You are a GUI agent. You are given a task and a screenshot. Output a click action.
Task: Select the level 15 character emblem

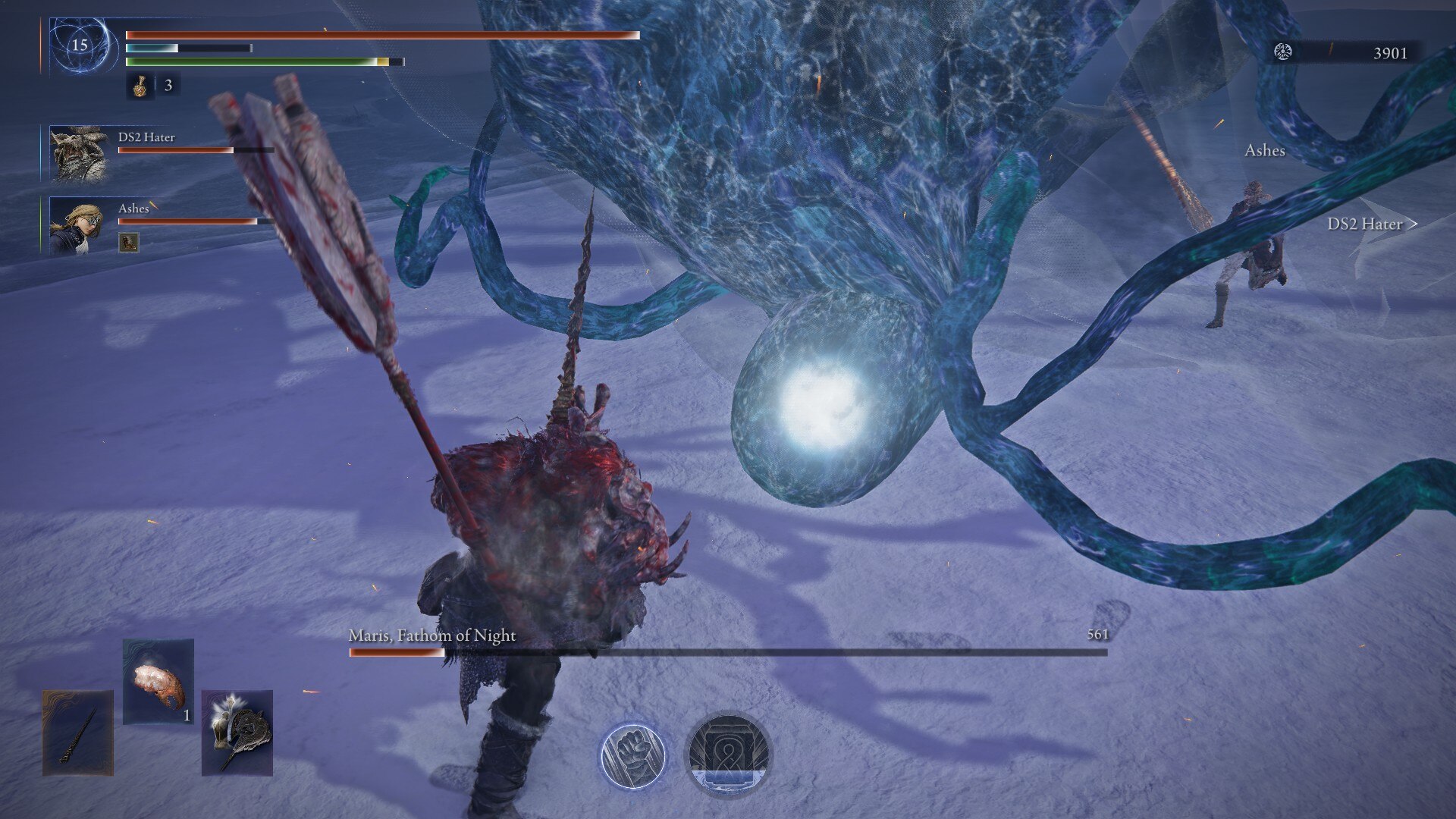pyautogui.click(x=80, y=45)
